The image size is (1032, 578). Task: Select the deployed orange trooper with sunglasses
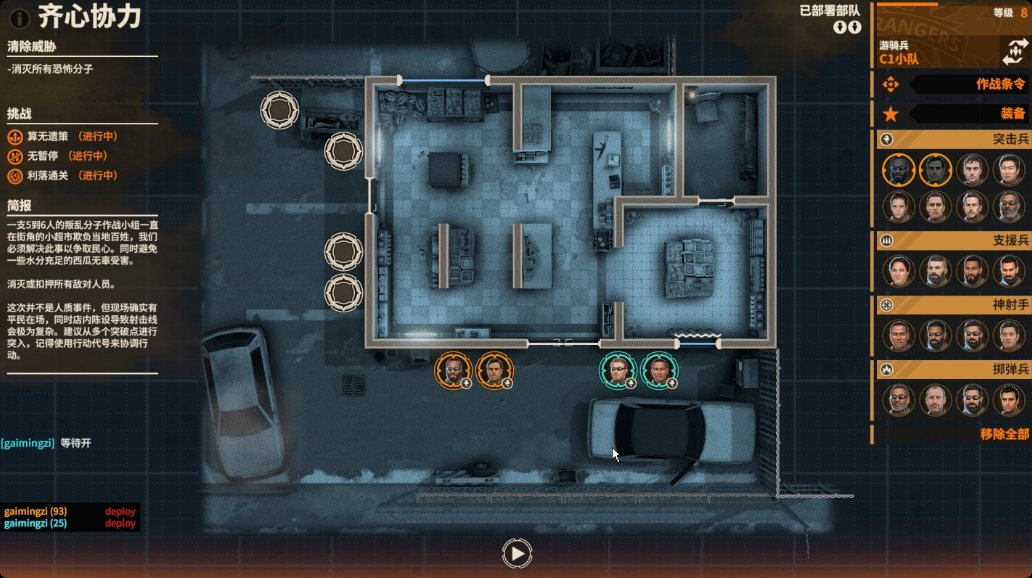(453, 370)
